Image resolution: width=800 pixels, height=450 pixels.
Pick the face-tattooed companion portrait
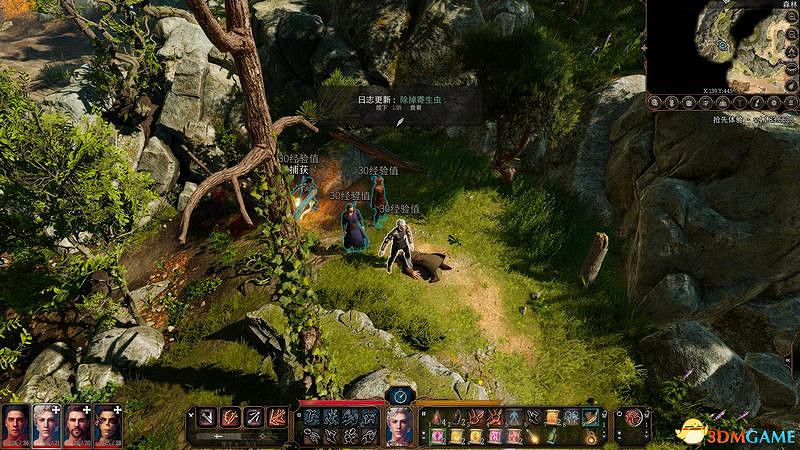click(107, 425)
